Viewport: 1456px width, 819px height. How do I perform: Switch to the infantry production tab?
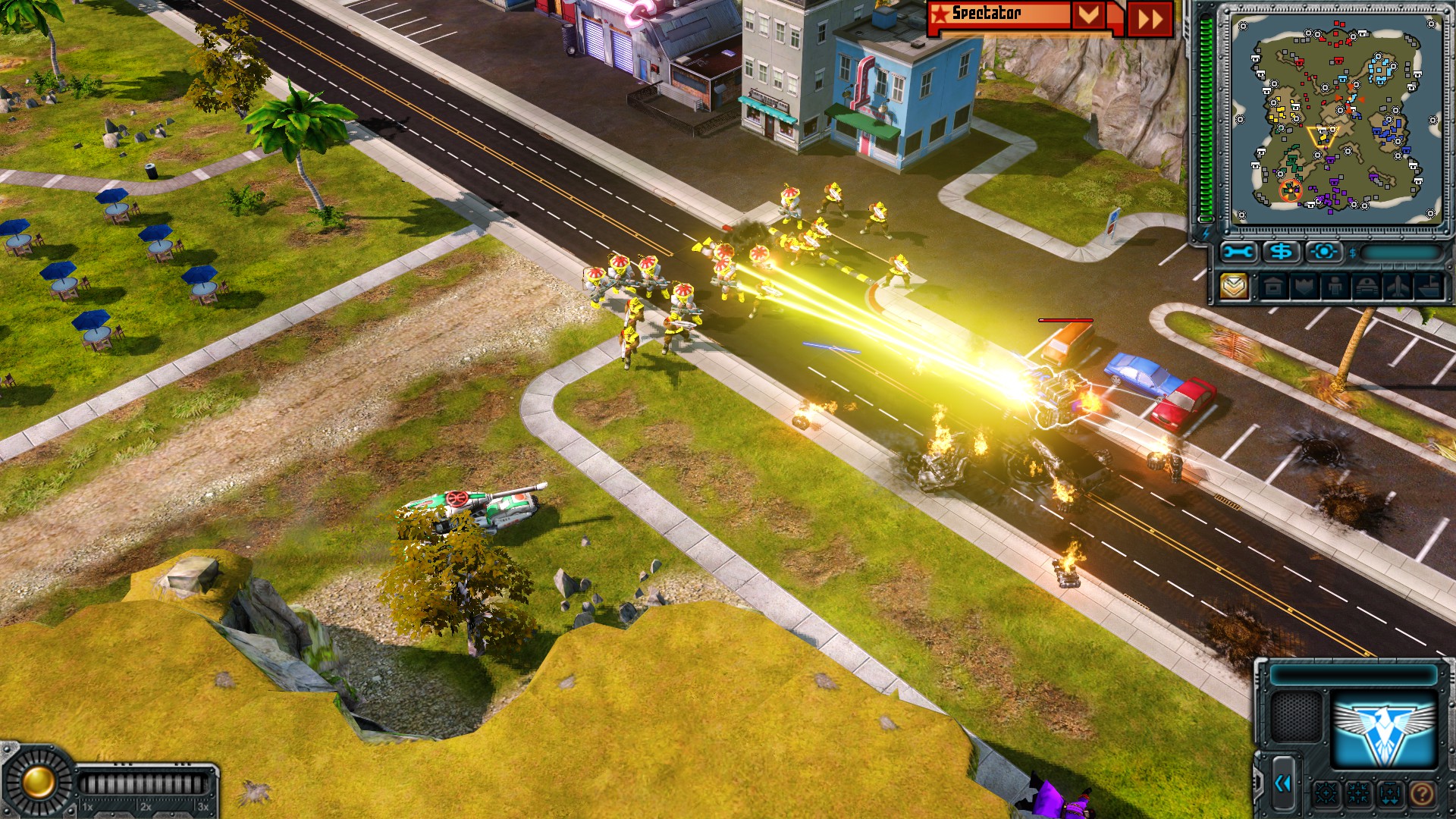click(x=1335, y=287)
